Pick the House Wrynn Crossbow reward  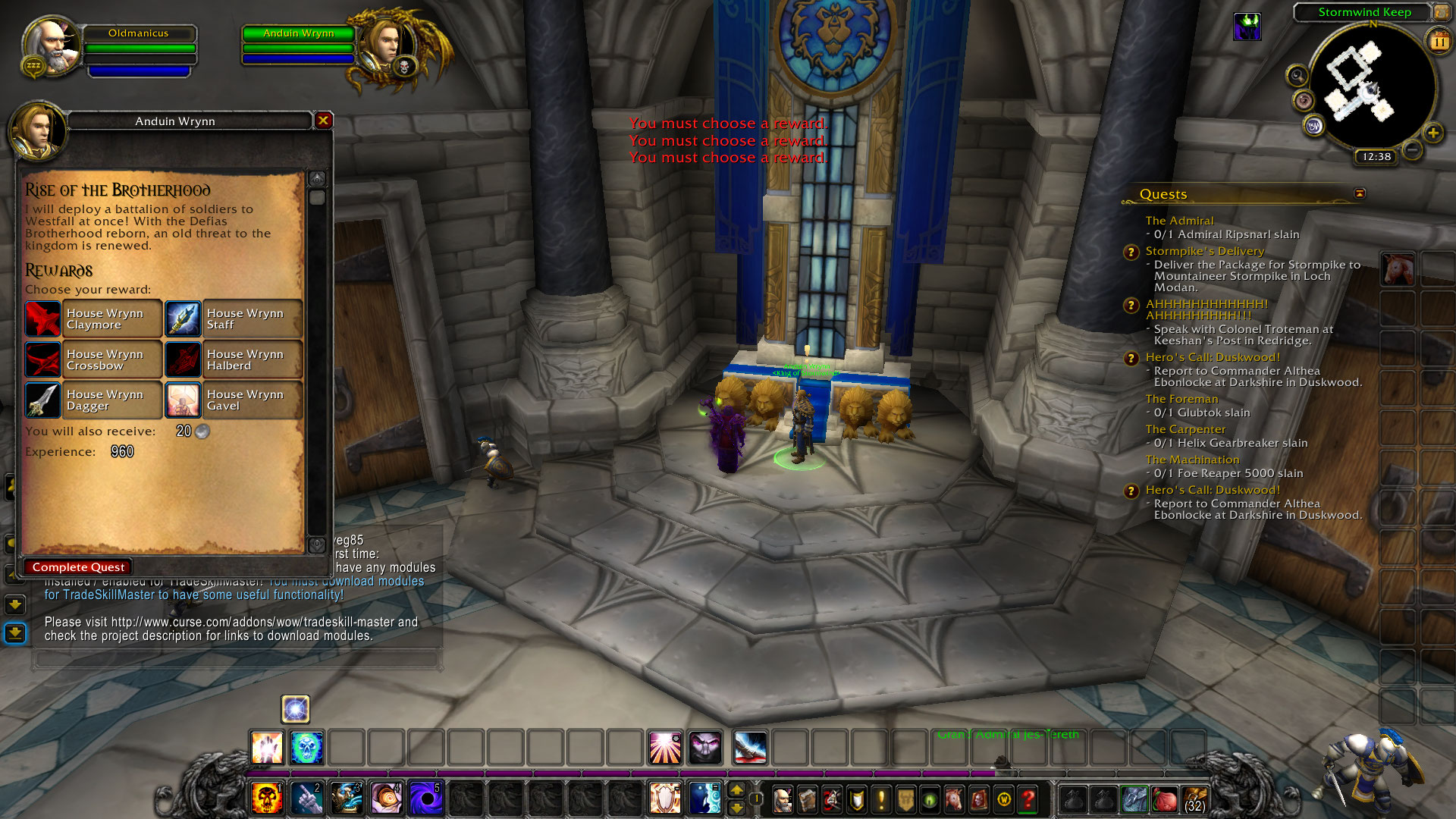tap(93, 359)
